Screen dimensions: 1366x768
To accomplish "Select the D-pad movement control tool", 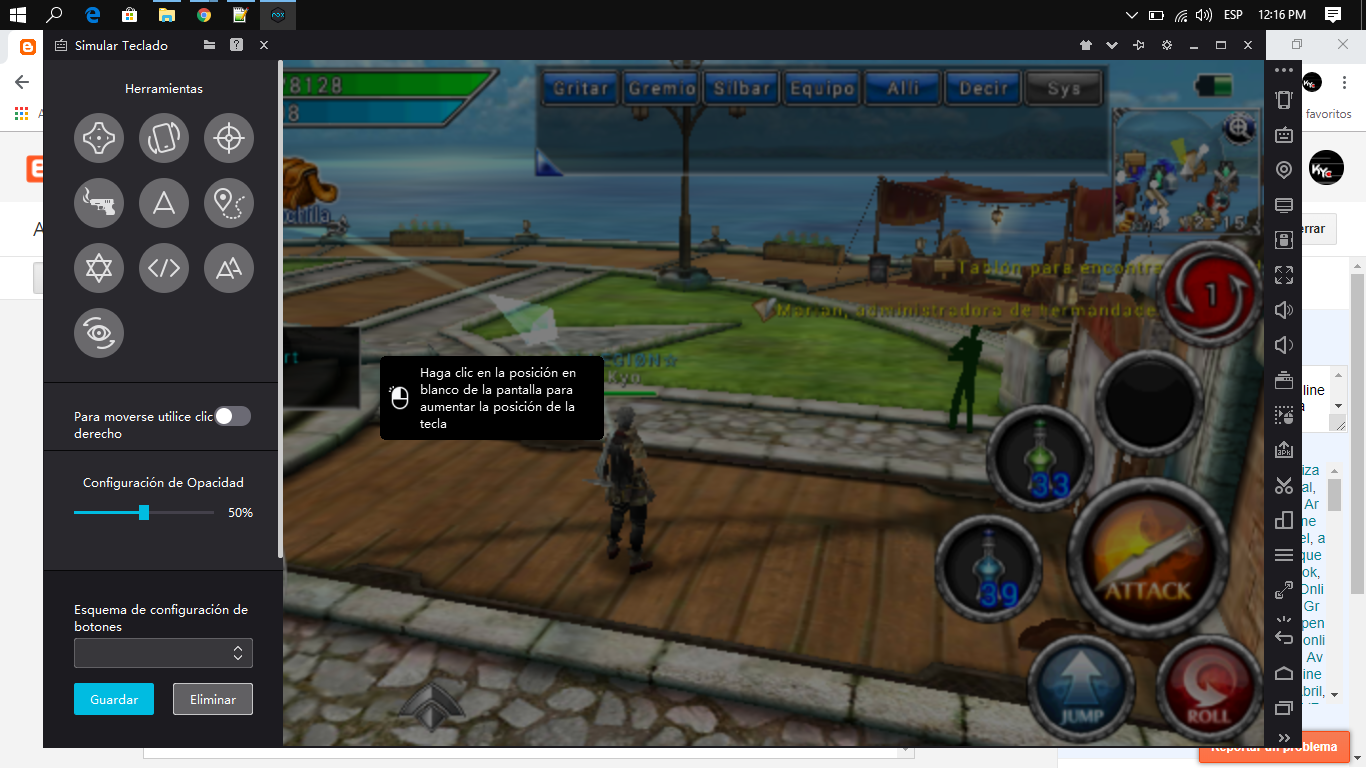I will point(98,138).
